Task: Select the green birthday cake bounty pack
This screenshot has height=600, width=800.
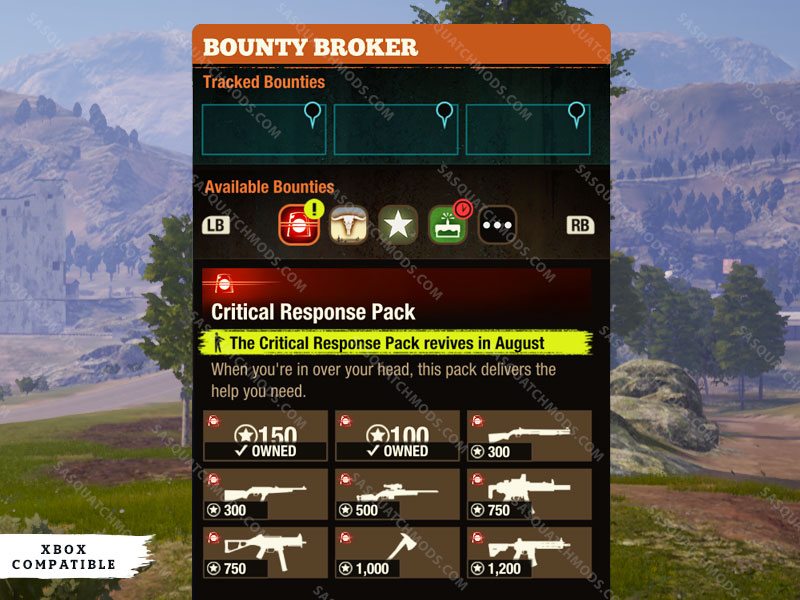Action: [448, 225]
